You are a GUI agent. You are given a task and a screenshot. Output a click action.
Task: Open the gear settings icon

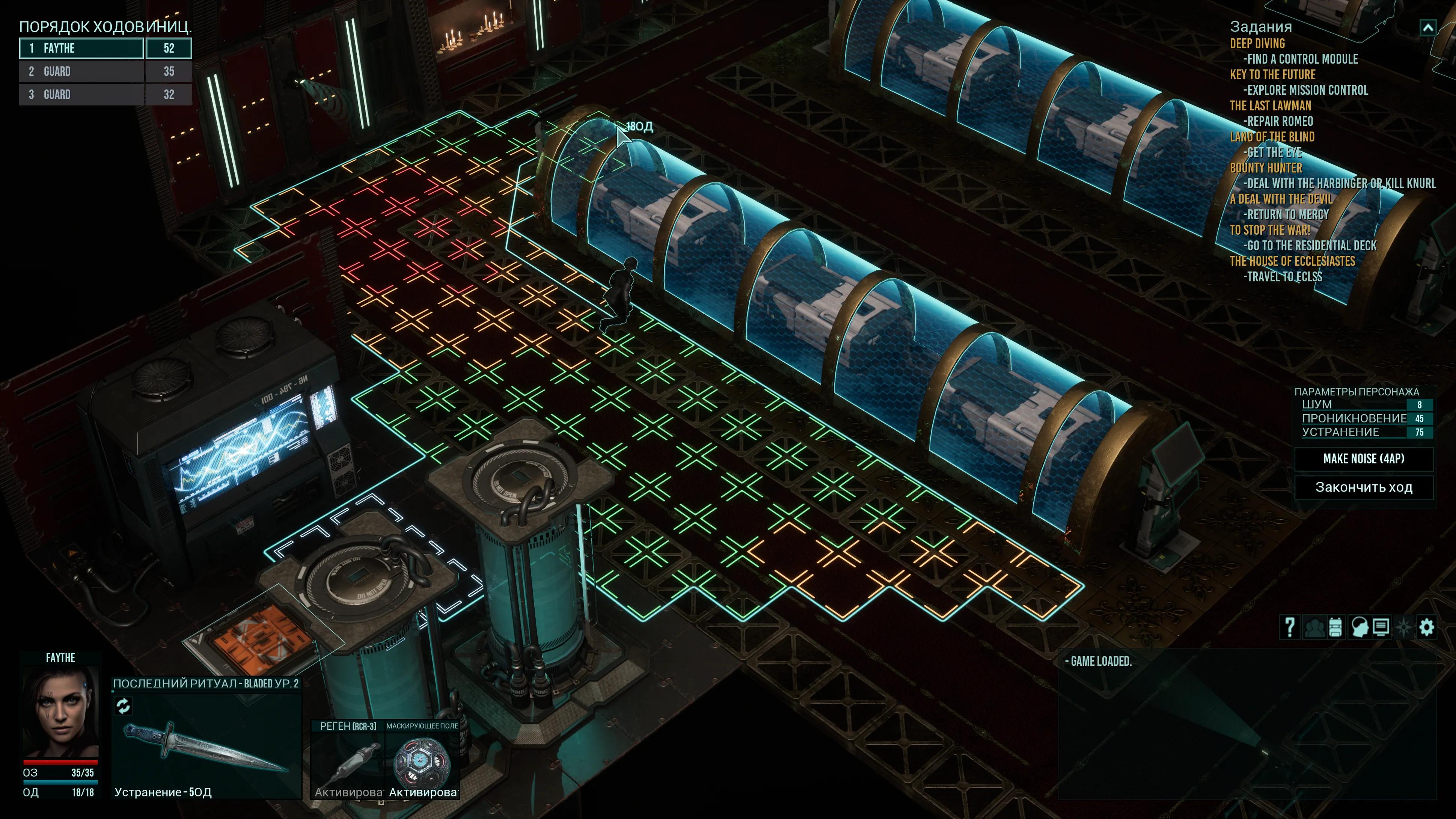click(x=1427, y=627)
